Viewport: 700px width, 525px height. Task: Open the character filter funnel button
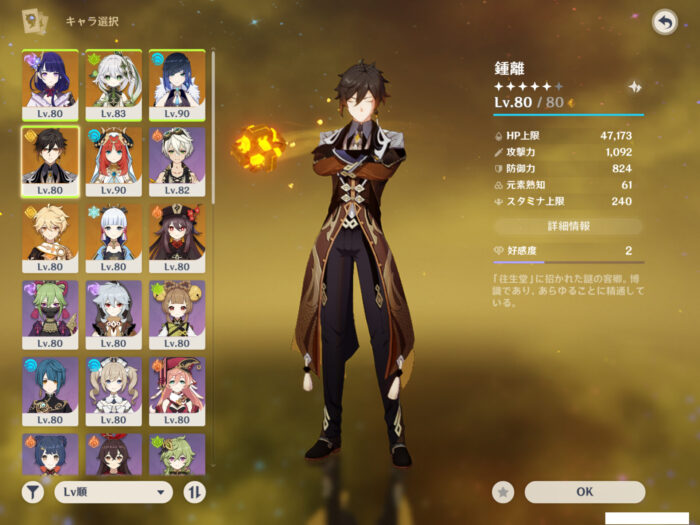click(33, 491)
